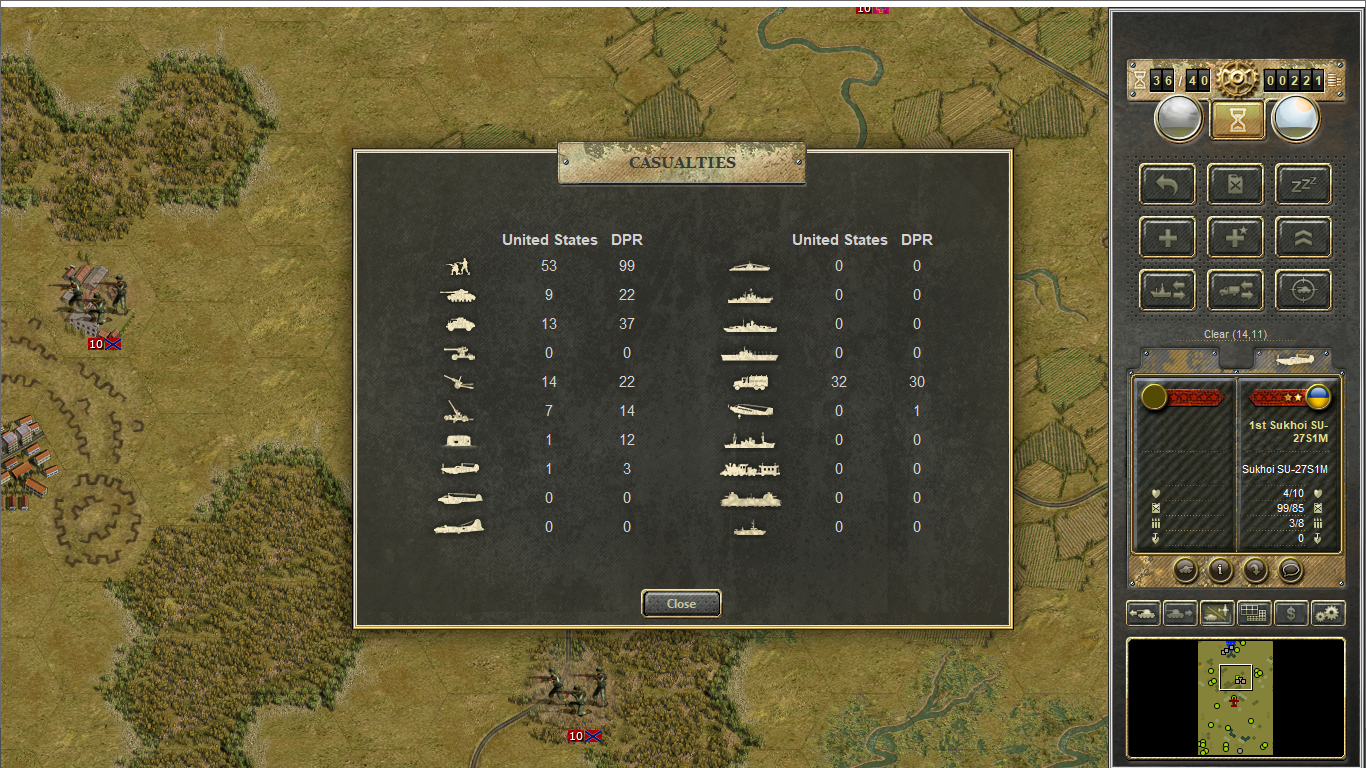The image size is (1366, 768).
Task: Click on the minimap
Action: 1235,697
